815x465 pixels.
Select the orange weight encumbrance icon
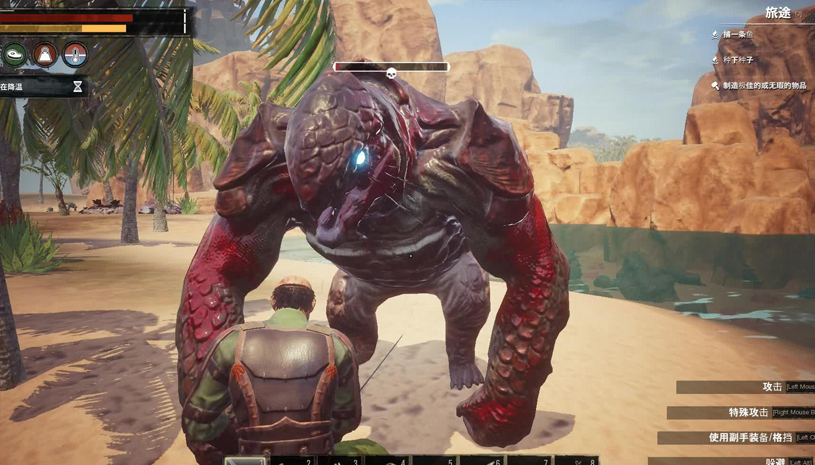[x=45, y=54]
